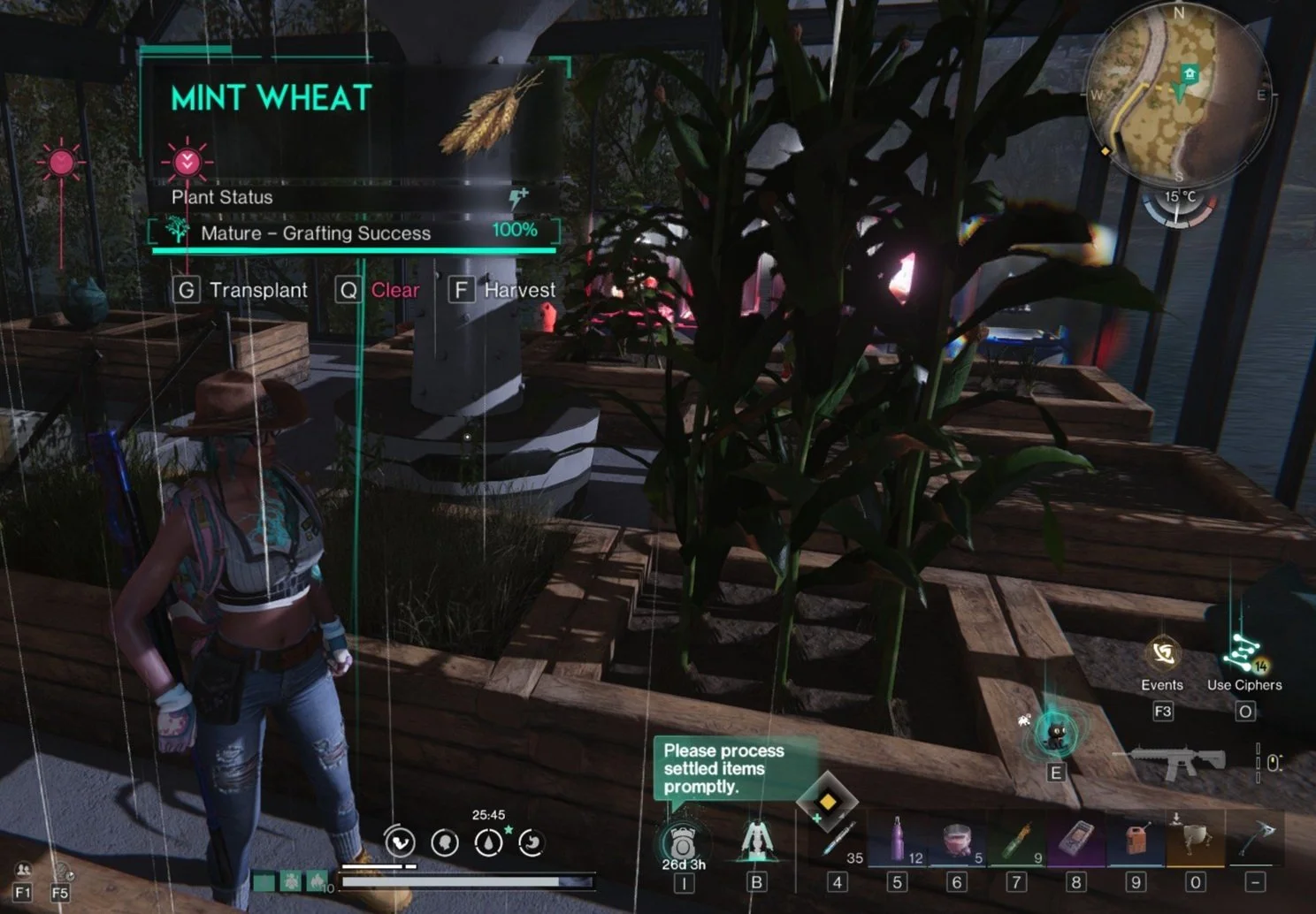Screen dimensions: 1316x914
Task: Select the pickaxe tool slot
Action: tap(1255, 838)
